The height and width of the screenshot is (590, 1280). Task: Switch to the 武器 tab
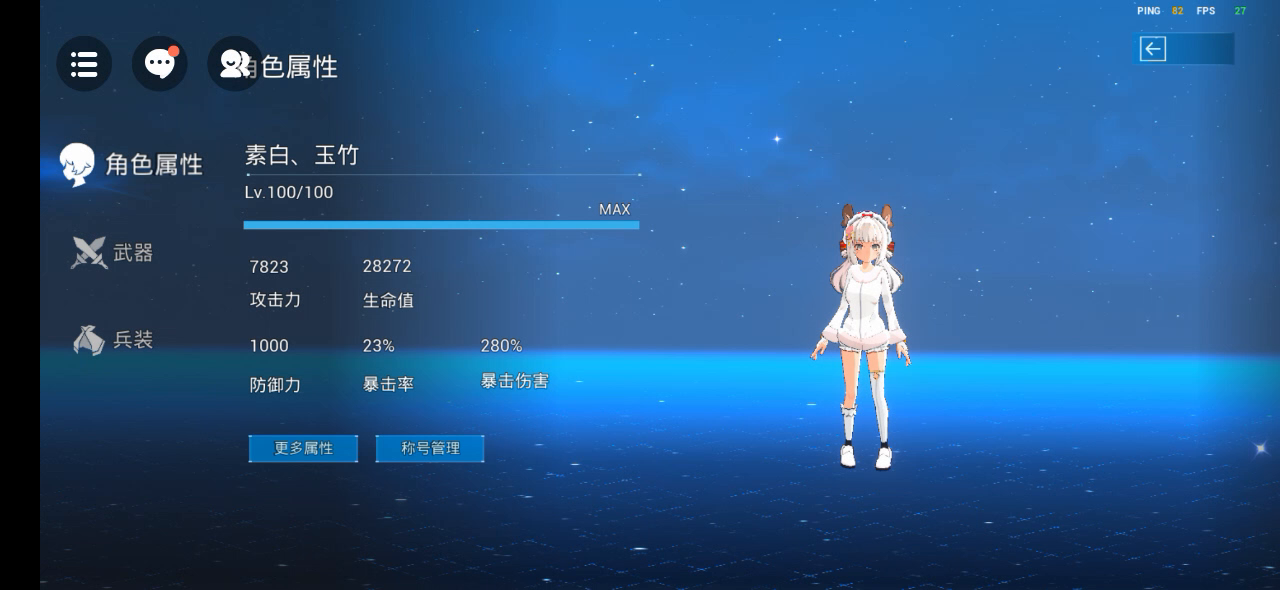point(113,253)
